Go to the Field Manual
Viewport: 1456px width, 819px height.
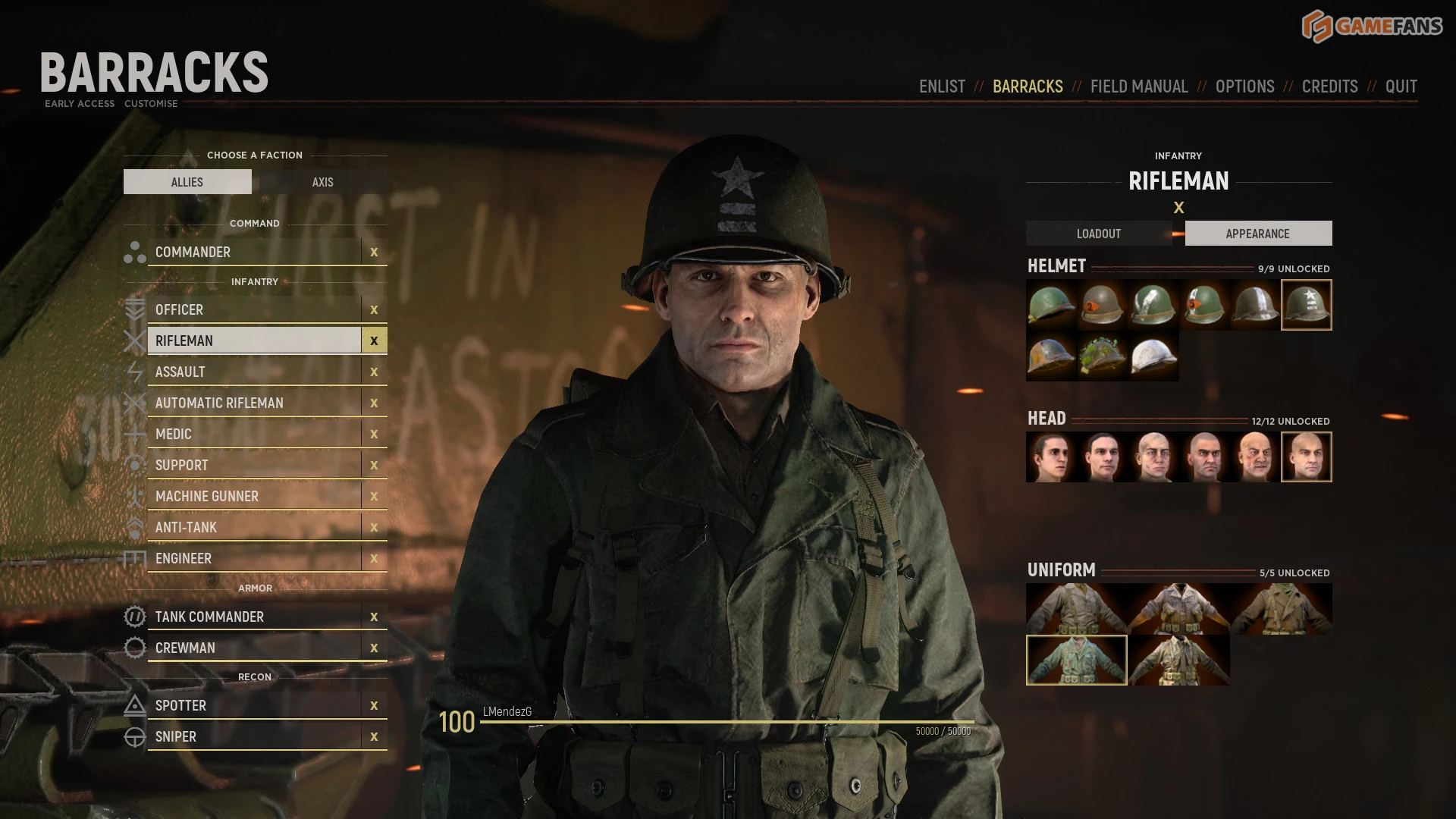click(x=1139, y=86)
